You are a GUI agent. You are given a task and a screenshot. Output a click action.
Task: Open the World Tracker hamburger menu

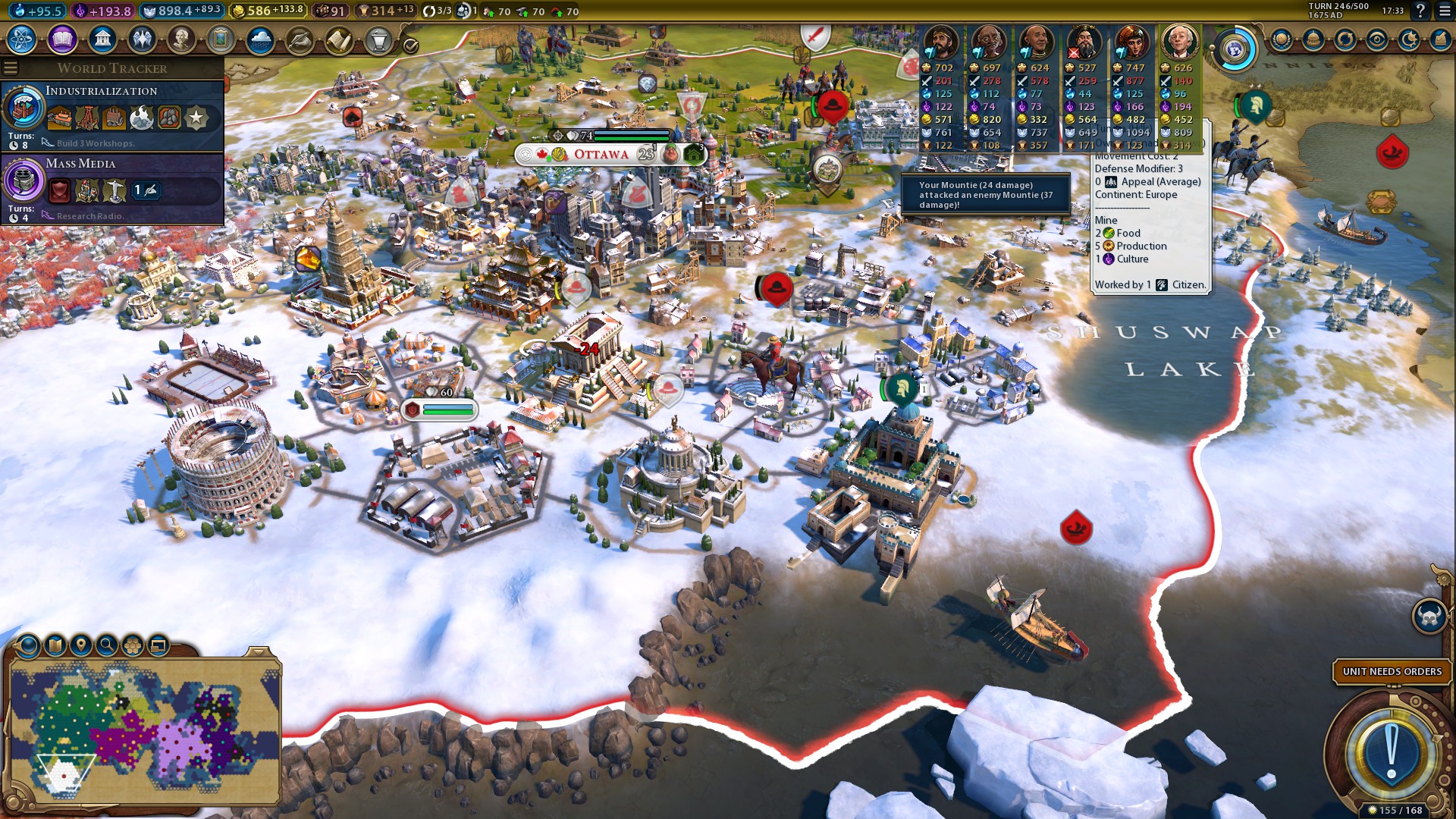coord(11,68)
